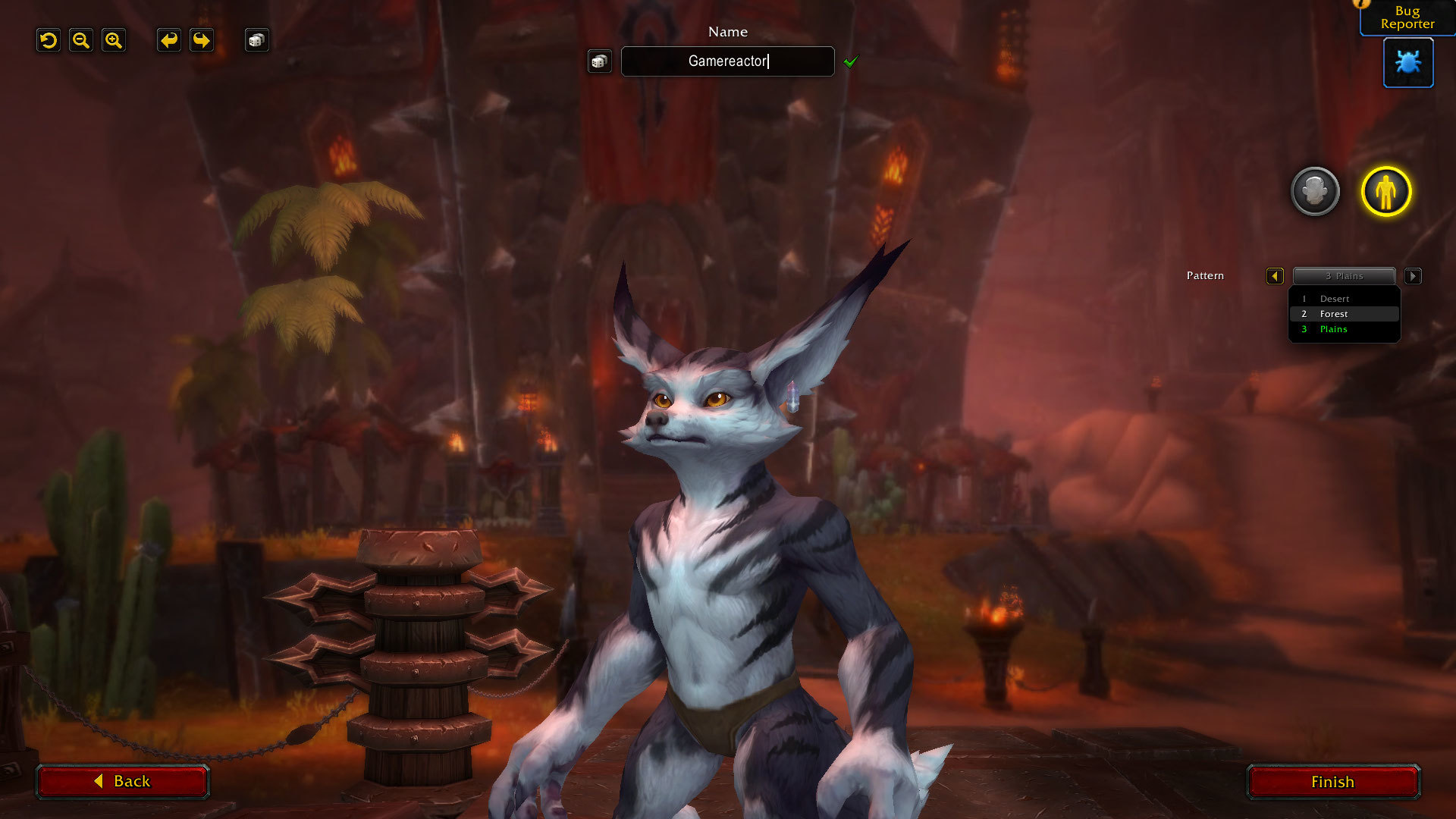Image resolution: width=1456 pixels, height=819 pixels.
Task: Open the Pattern dropdown showing 3 Plains
Action: [x=1344, y=276]
